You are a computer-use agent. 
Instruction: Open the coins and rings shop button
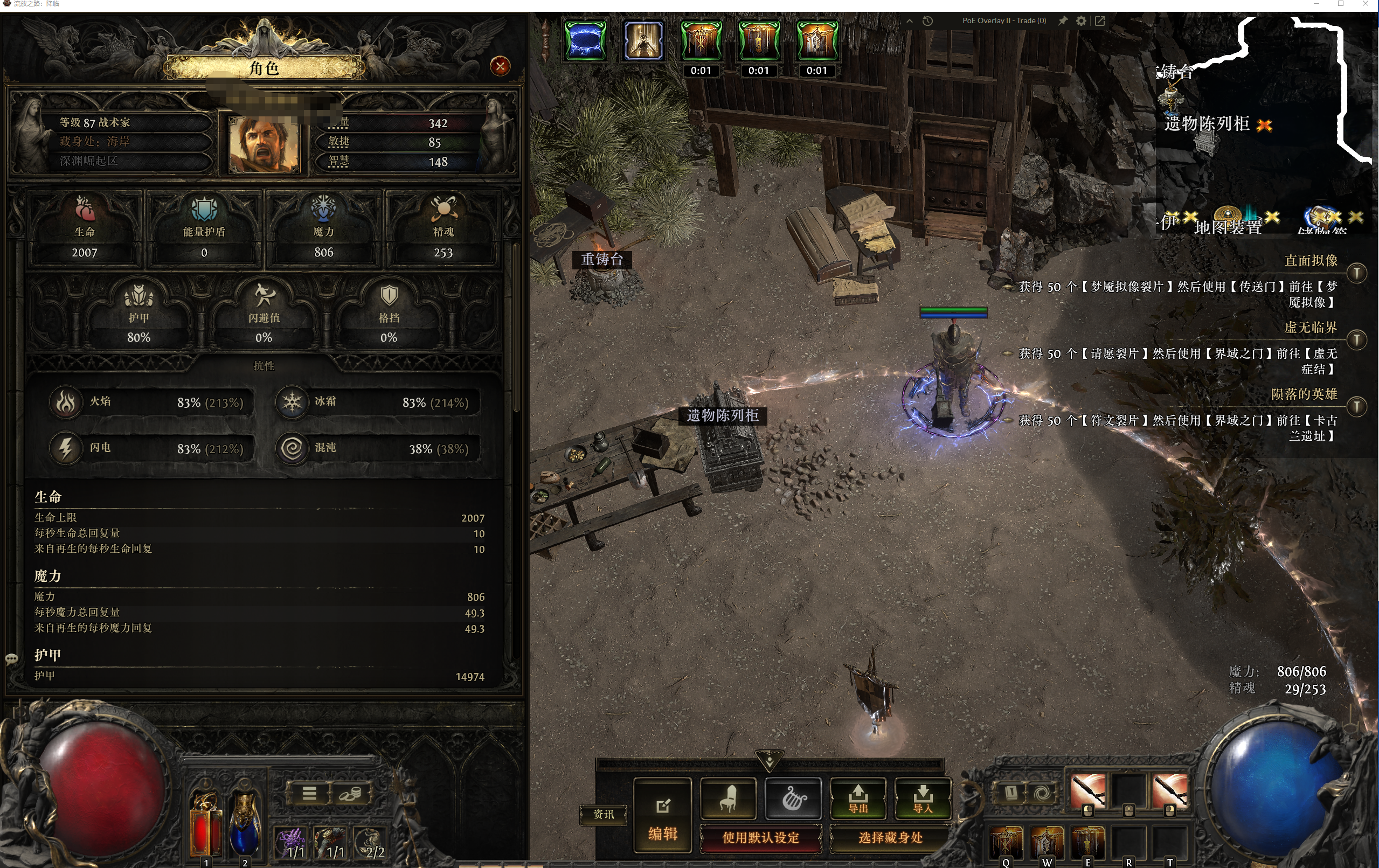pos(350,794)
